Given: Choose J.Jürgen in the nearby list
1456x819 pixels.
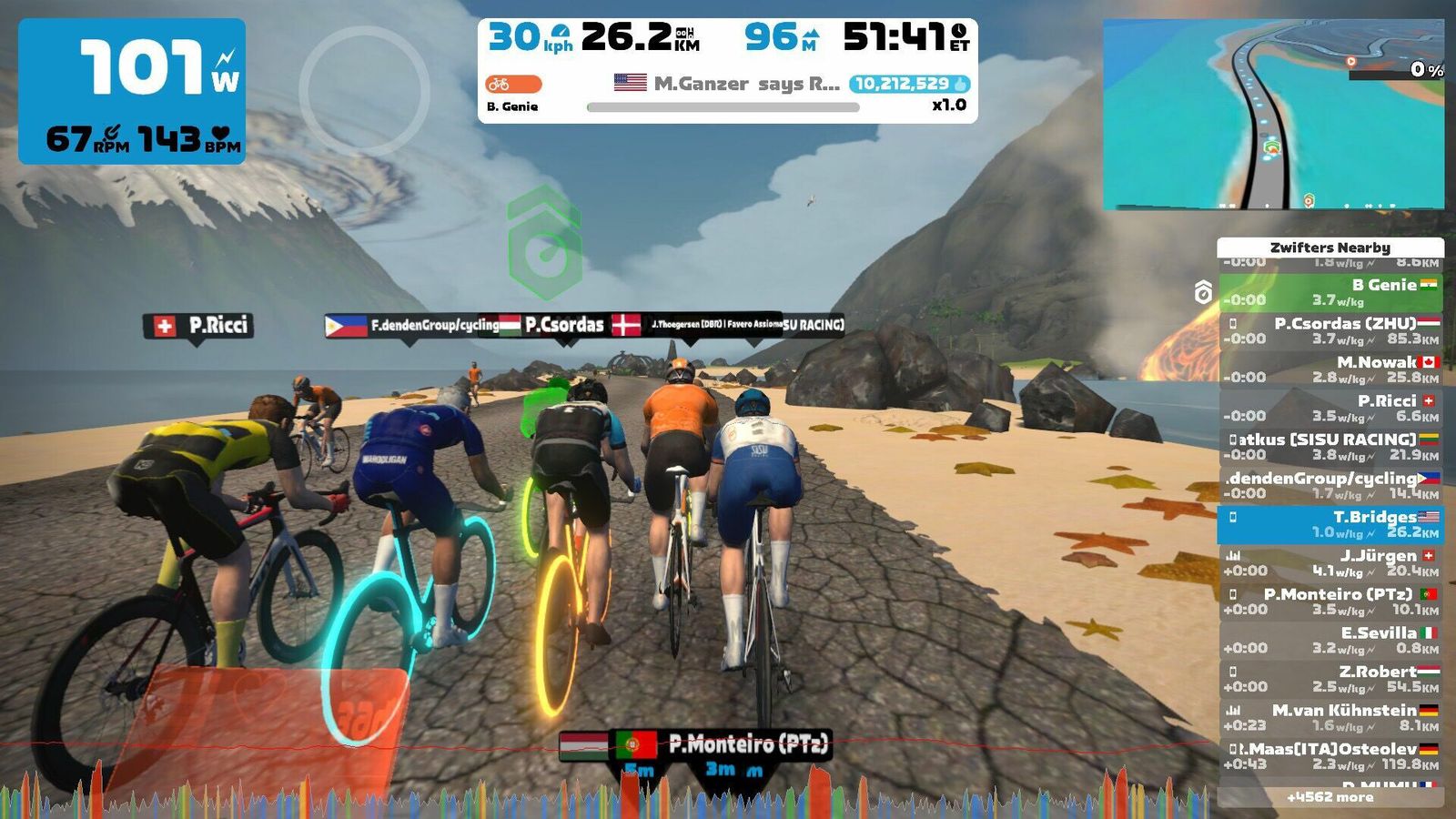Looking at the screenshot, I should 1330,563.
